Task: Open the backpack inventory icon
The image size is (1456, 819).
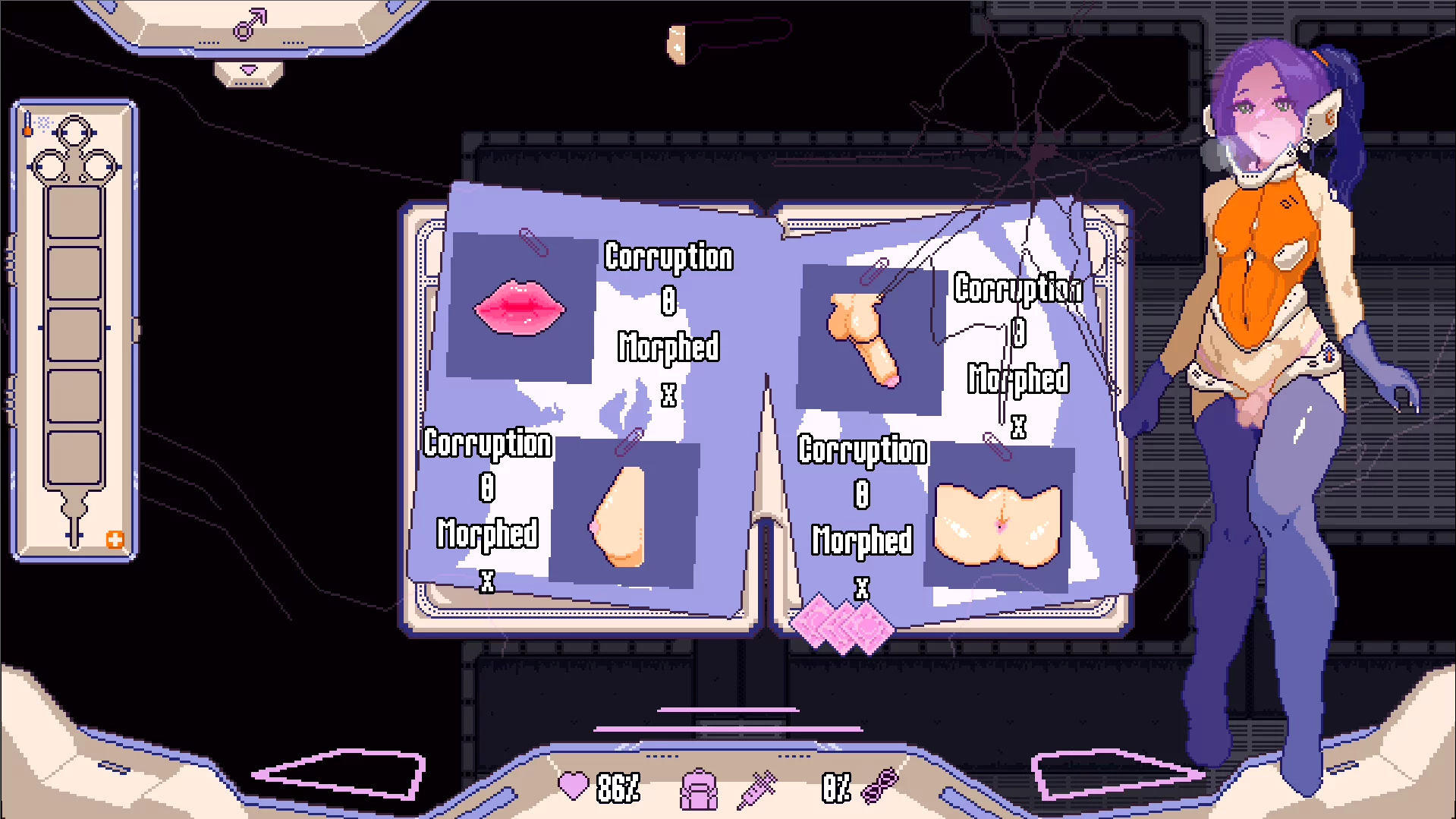Action: click(698, 789)
